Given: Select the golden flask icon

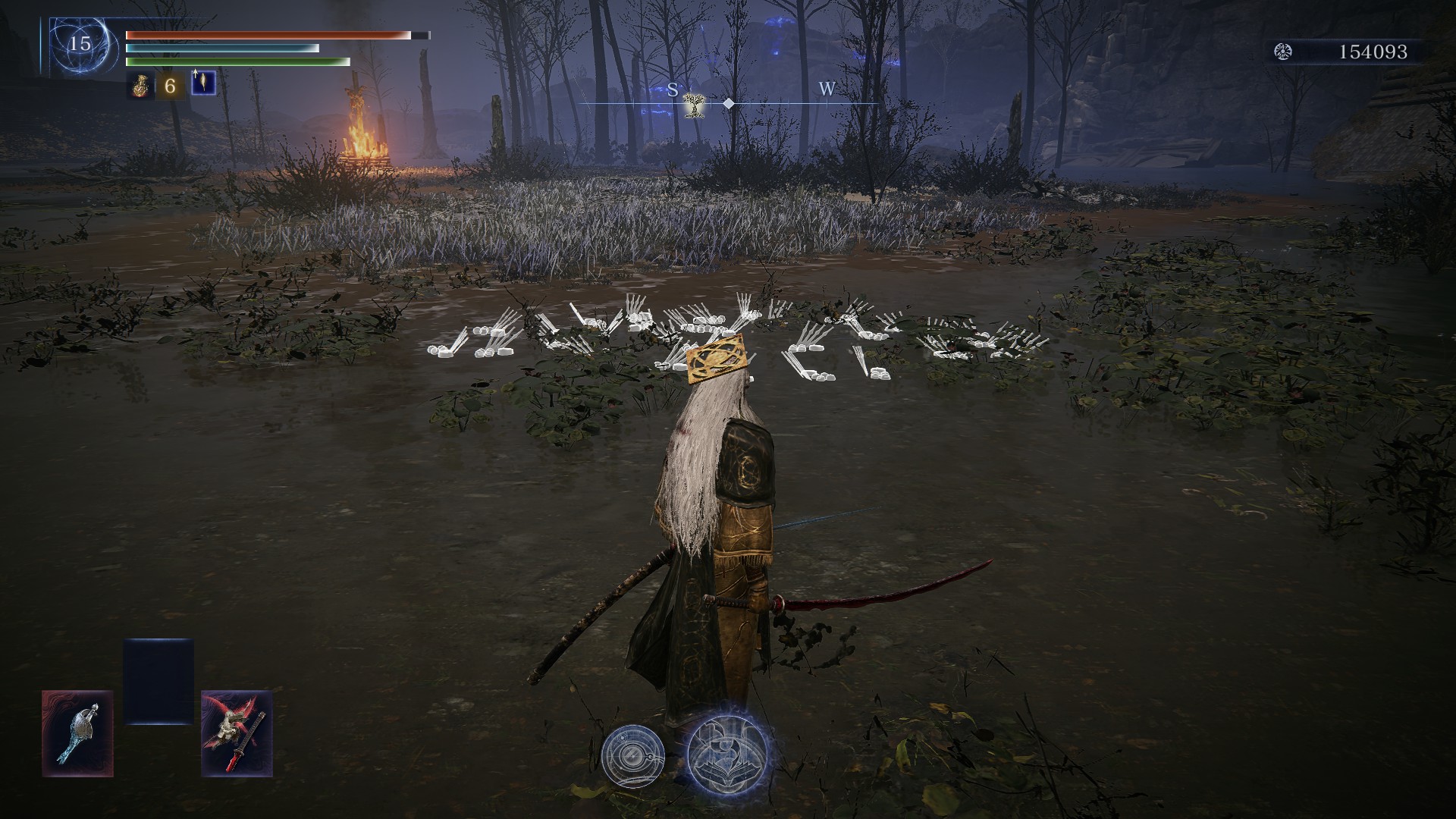Looking at the screenshot, I should [137, 86].
